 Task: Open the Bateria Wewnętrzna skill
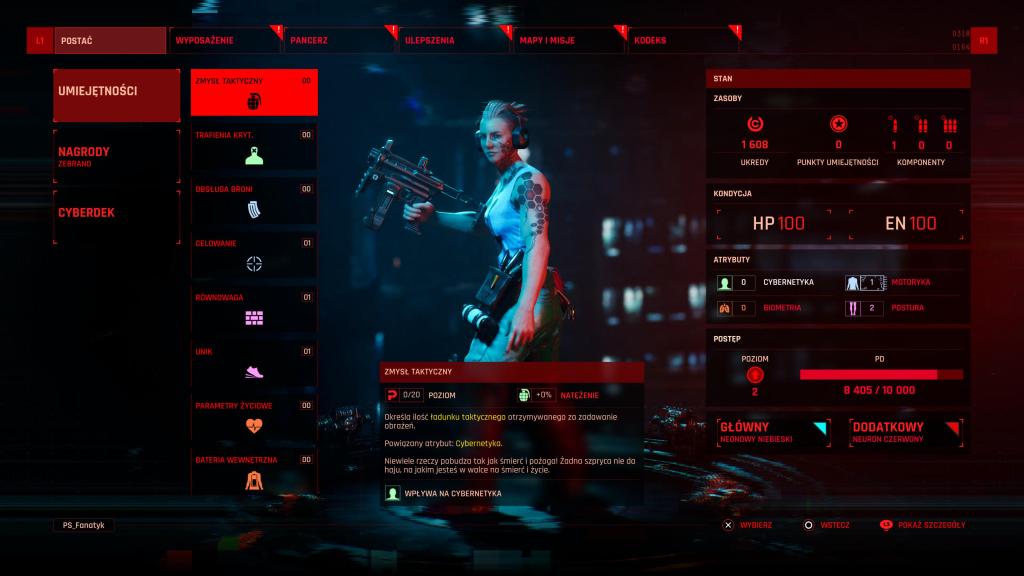254,470
